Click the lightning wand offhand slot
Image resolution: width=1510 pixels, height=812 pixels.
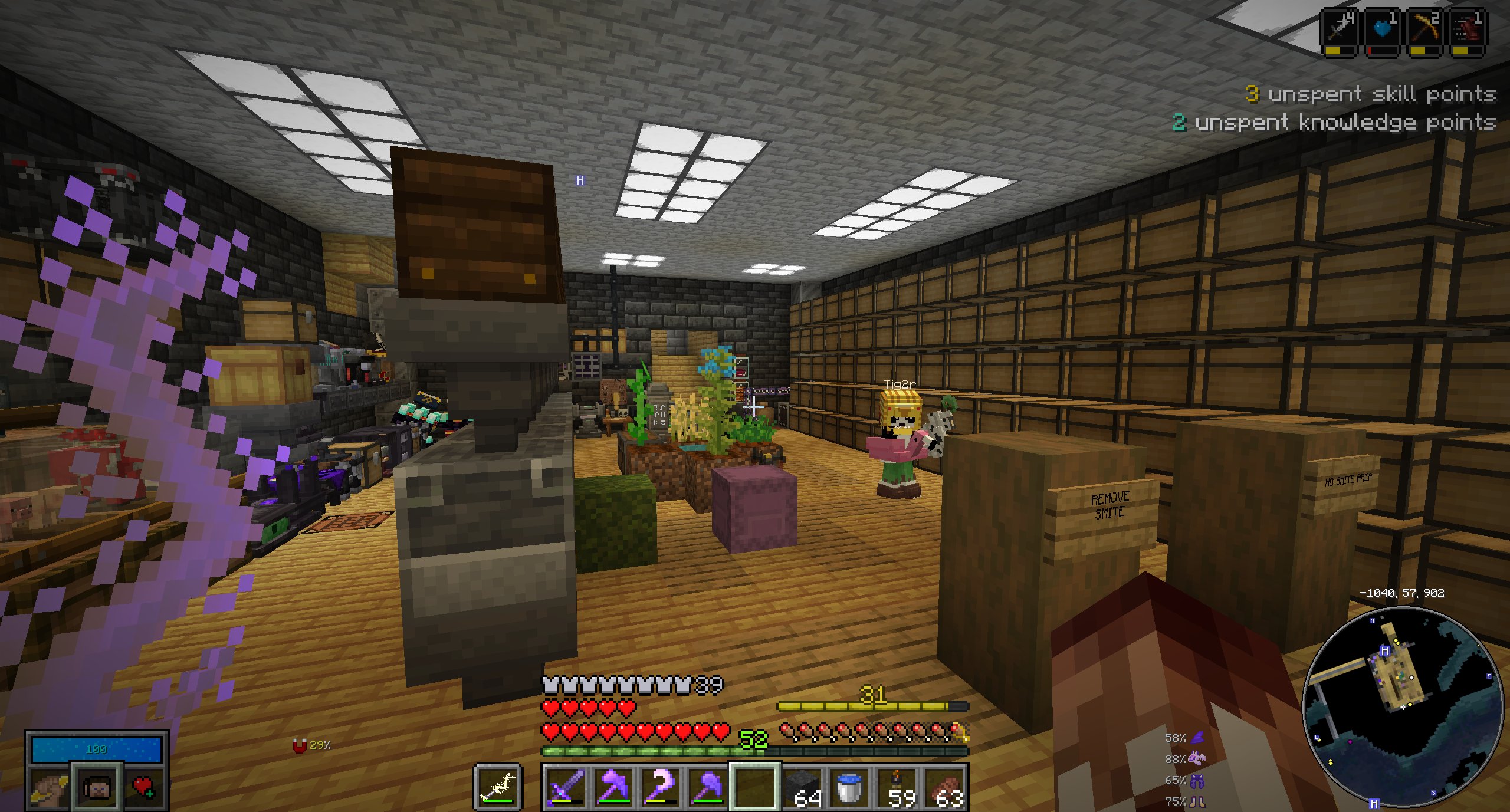(x=498, y=787)
